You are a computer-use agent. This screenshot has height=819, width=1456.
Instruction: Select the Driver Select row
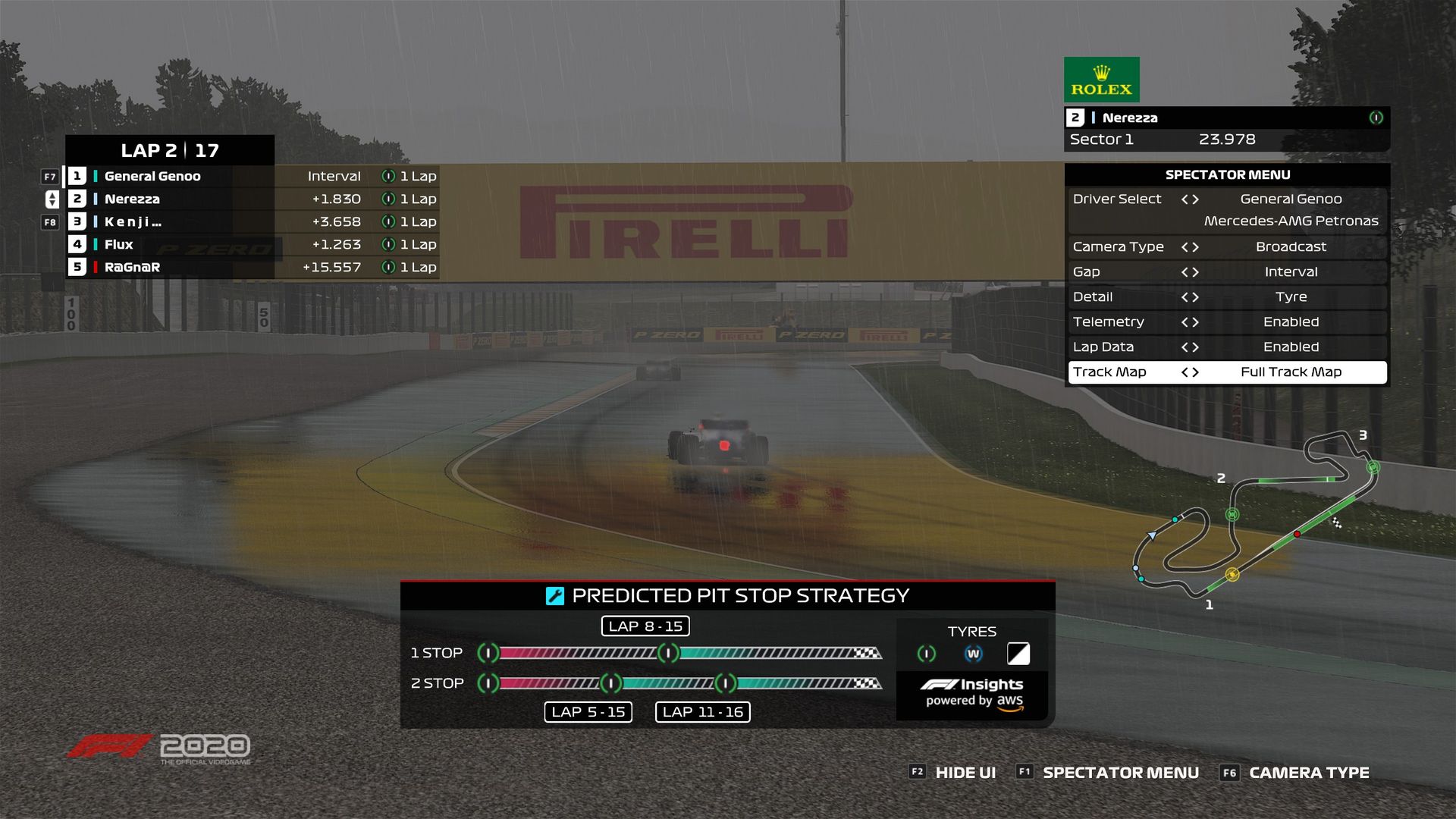point(1227,199)
